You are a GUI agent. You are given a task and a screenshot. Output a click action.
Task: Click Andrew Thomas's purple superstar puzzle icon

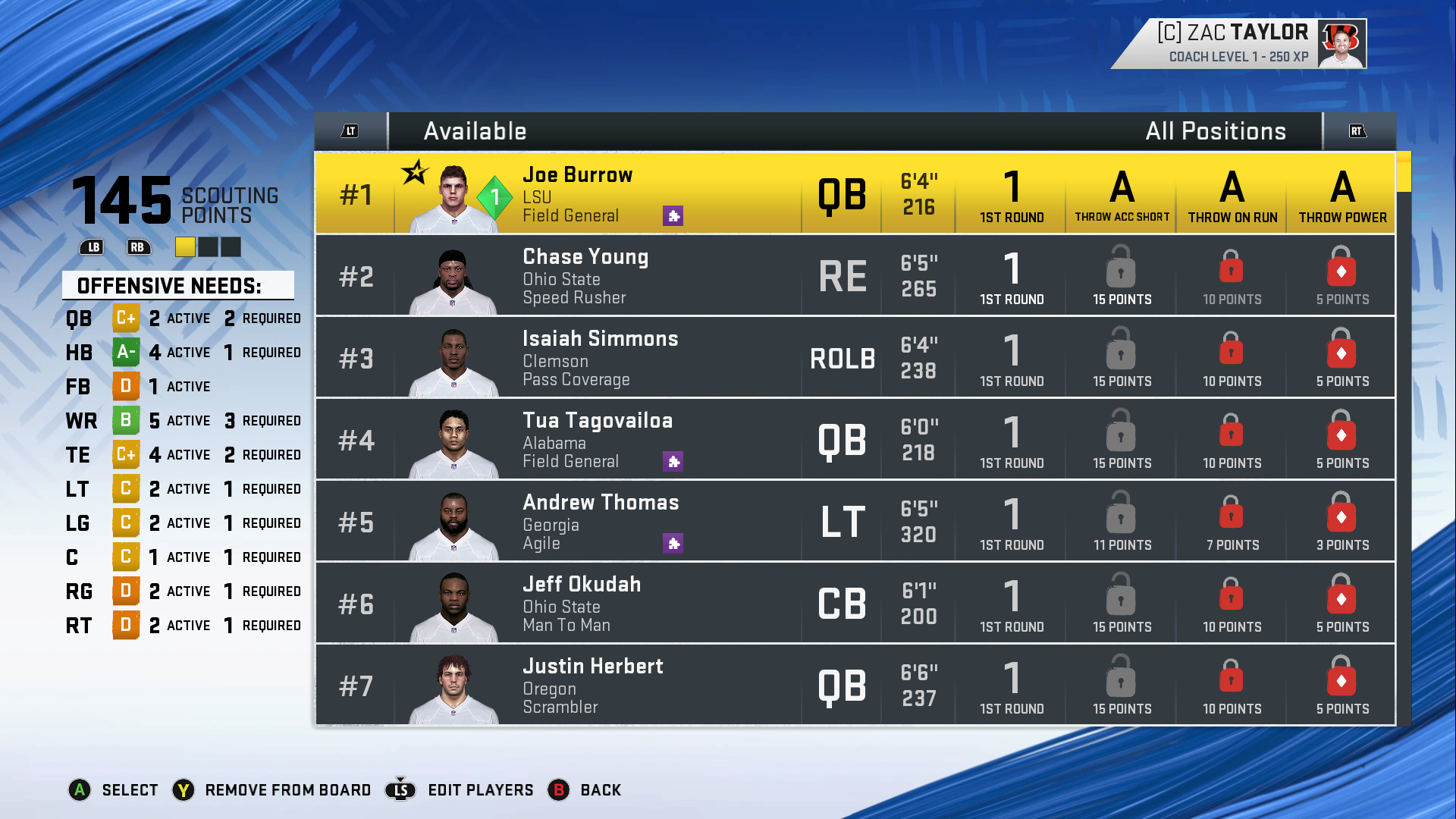point(673,544)
